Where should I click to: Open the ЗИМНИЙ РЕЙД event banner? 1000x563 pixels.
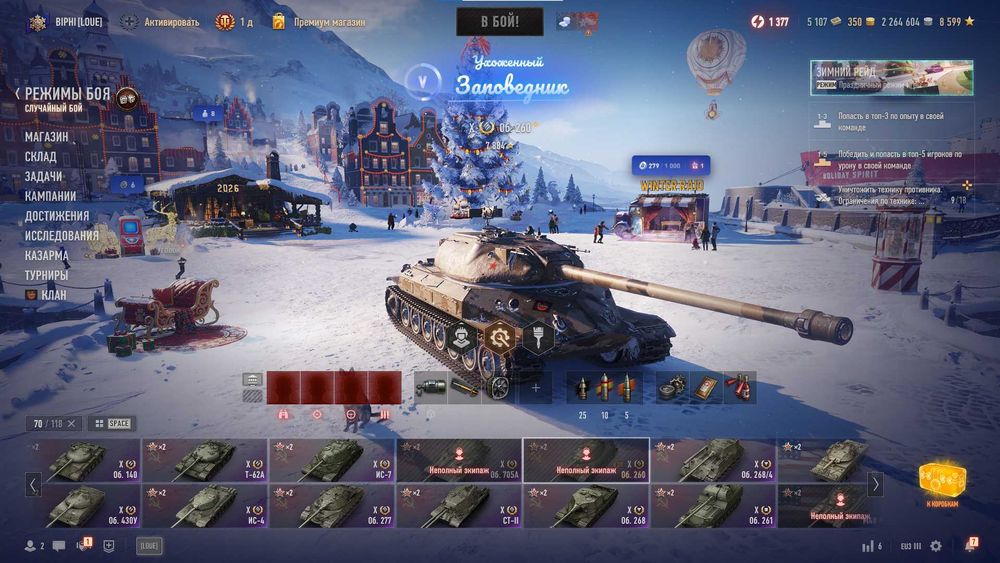(891, 78)
